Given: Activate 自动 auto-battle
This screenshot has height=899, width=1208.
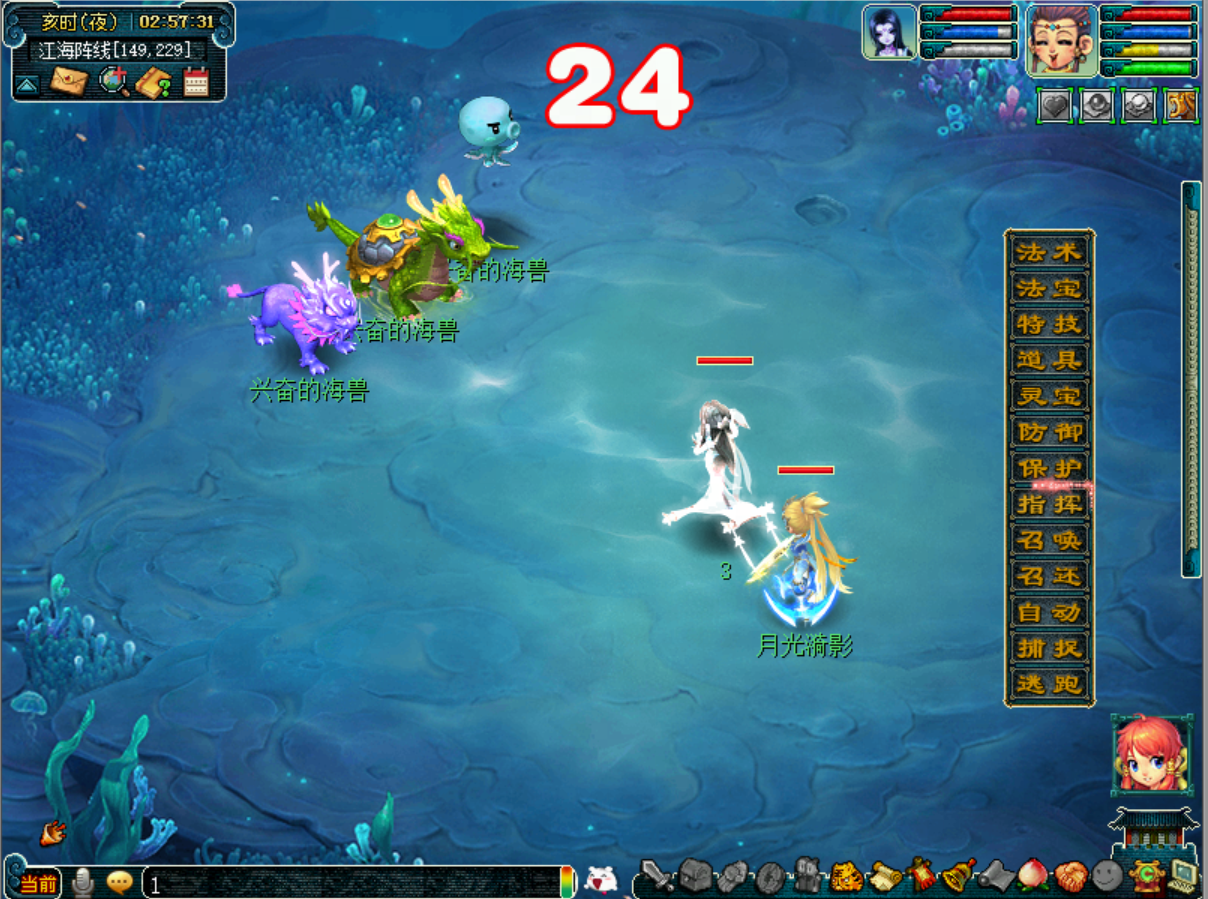Looking at the screenshot, I should pyautogui.click(x=1049, y=612).
